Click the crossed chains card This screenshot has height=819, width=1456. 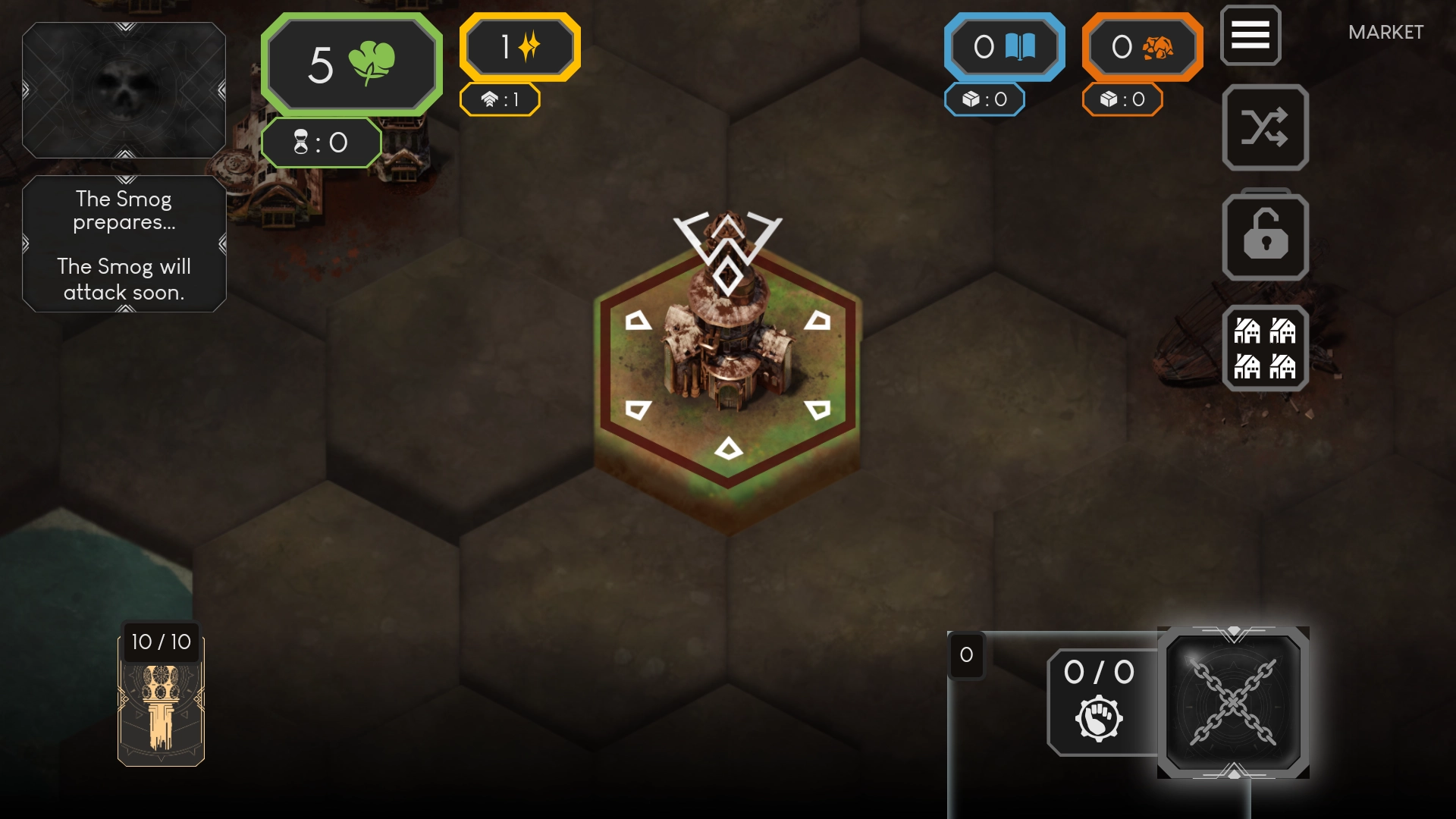pos(1233,702)
